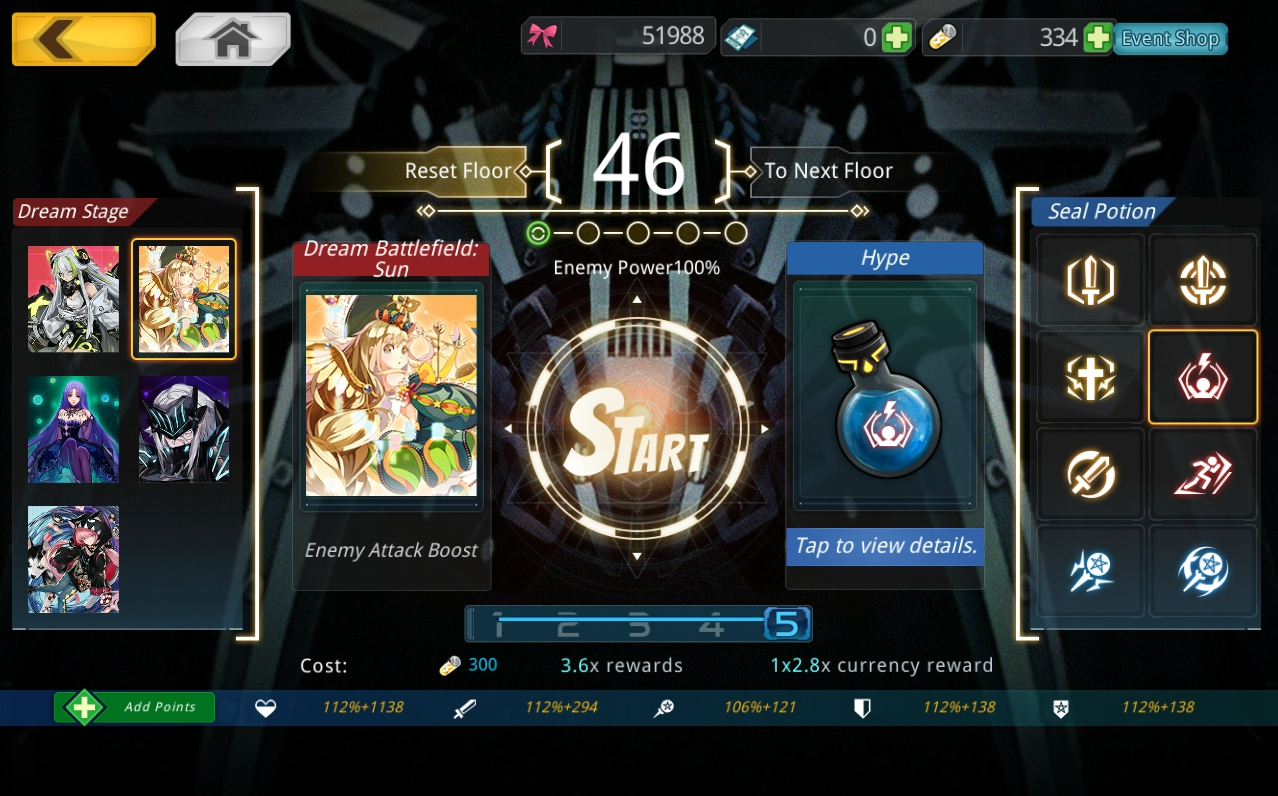Choose the pink-haired girl dream stage
Screen dimensions: 1278x796
[x=73, y=558]
